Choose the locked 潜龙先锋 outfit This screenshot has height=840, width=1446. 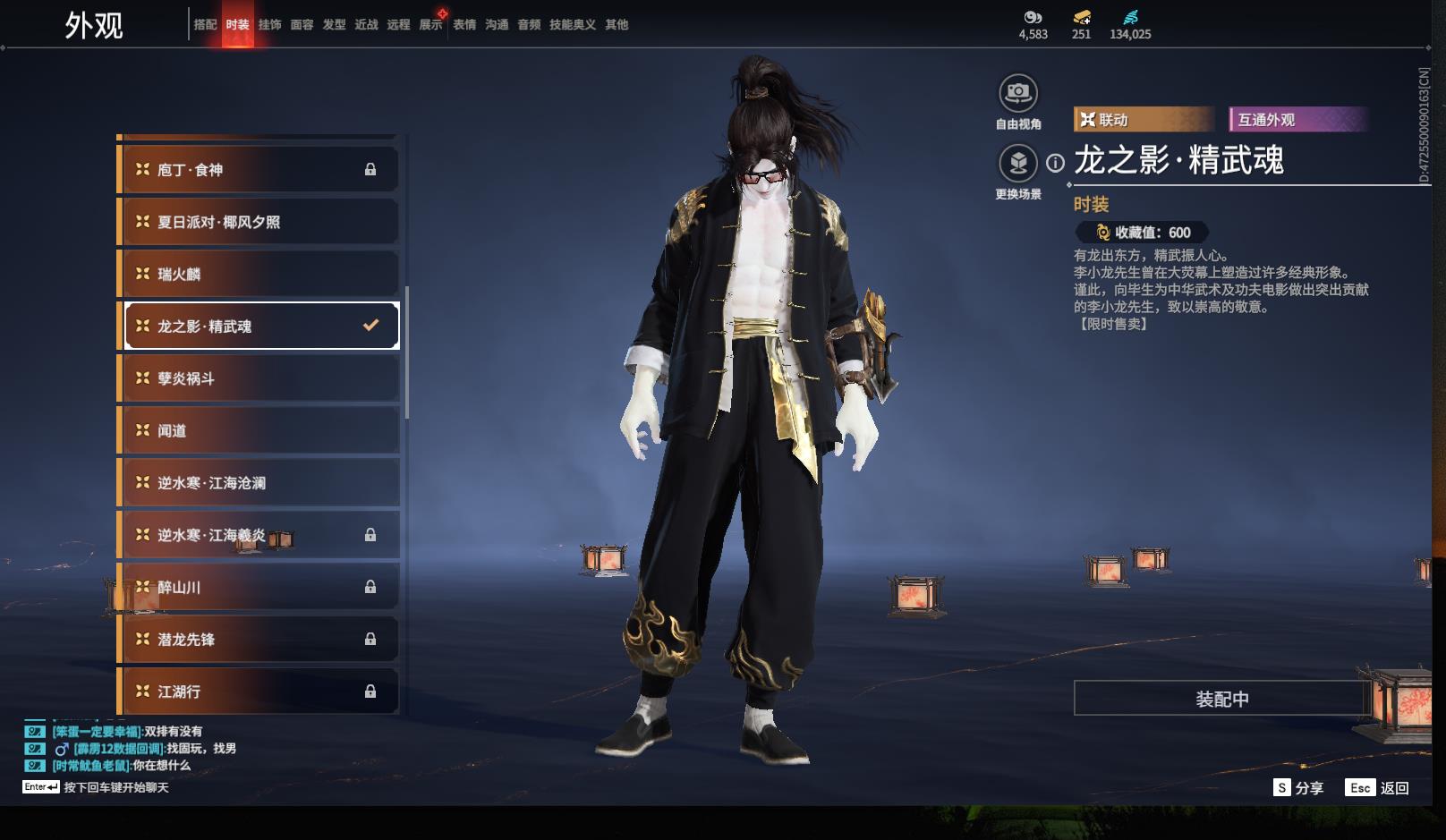258,639
